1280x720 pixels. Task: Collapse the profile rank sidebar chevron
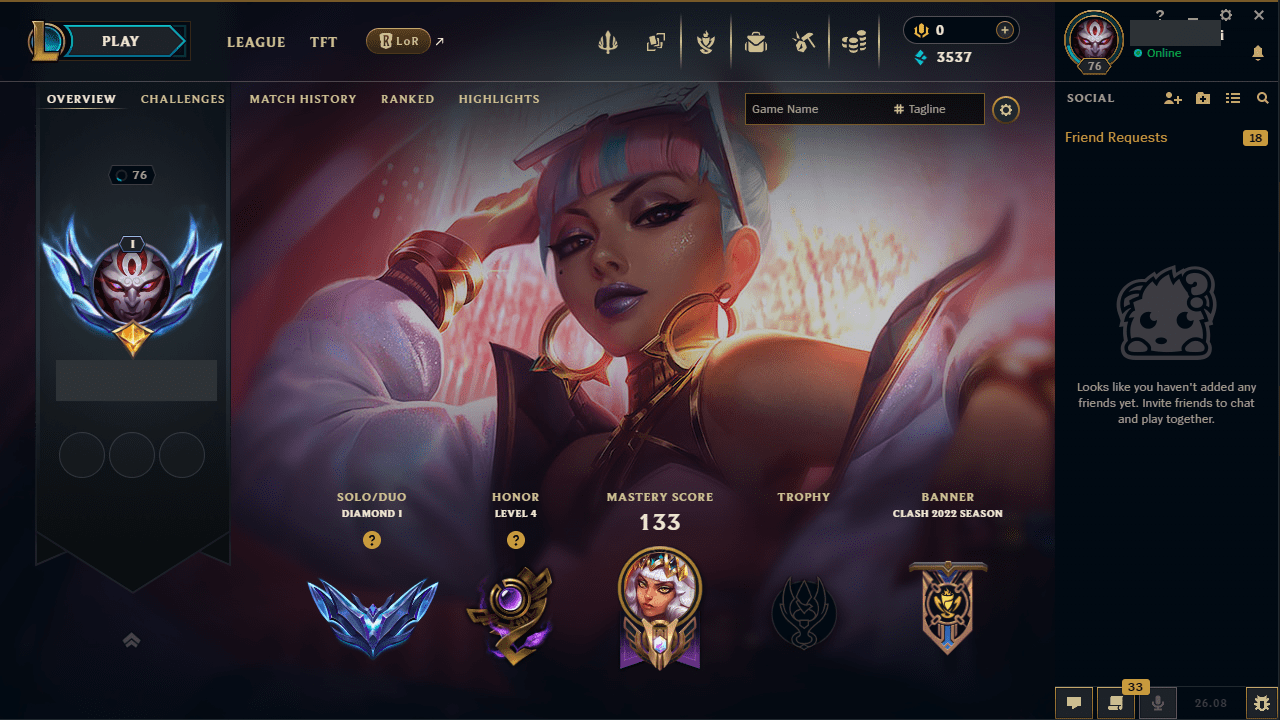[131, 640]
